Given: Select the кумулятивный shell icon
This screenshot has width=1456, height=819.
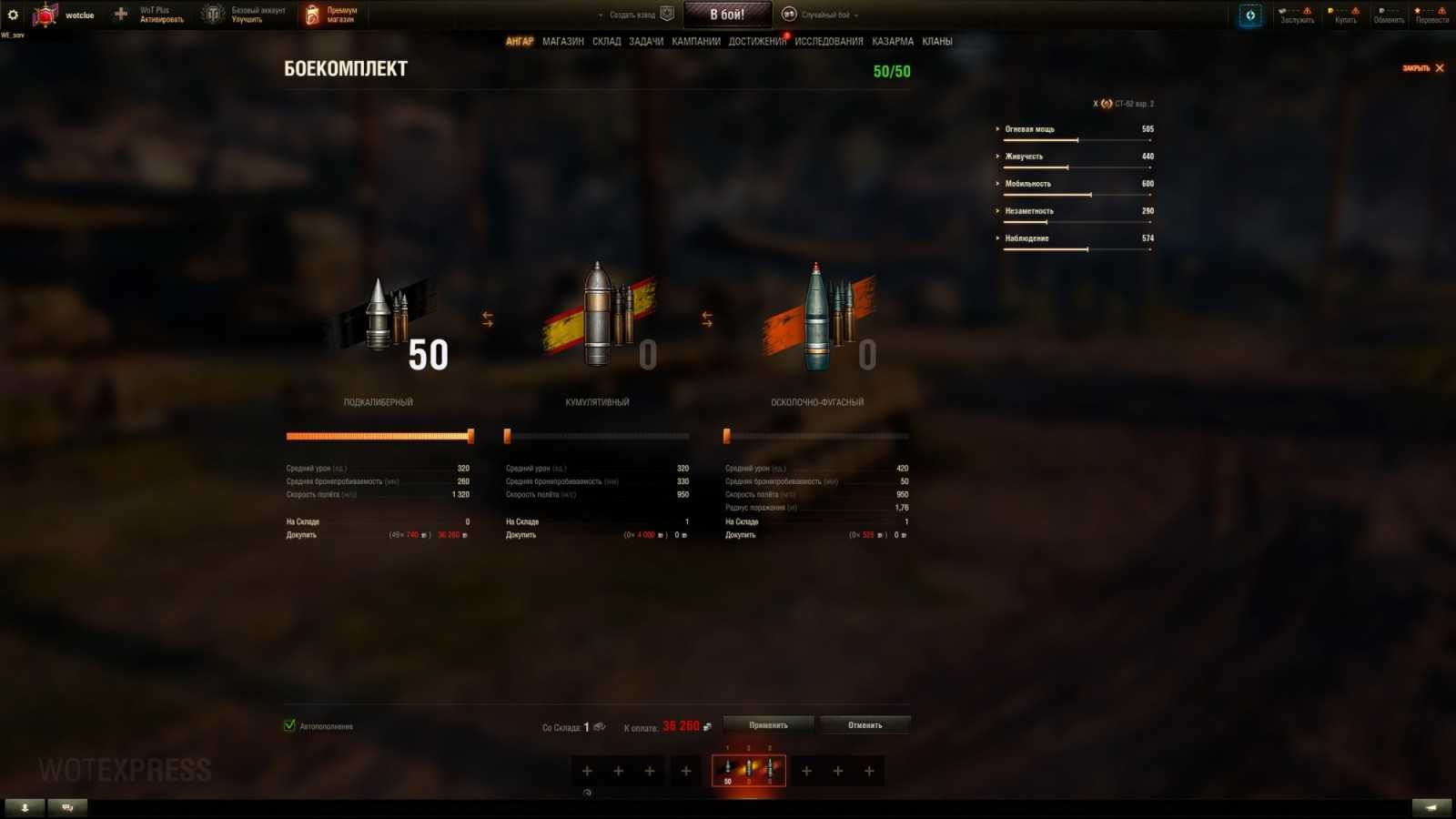Looking at the screenshot, I should click(598, 314).
